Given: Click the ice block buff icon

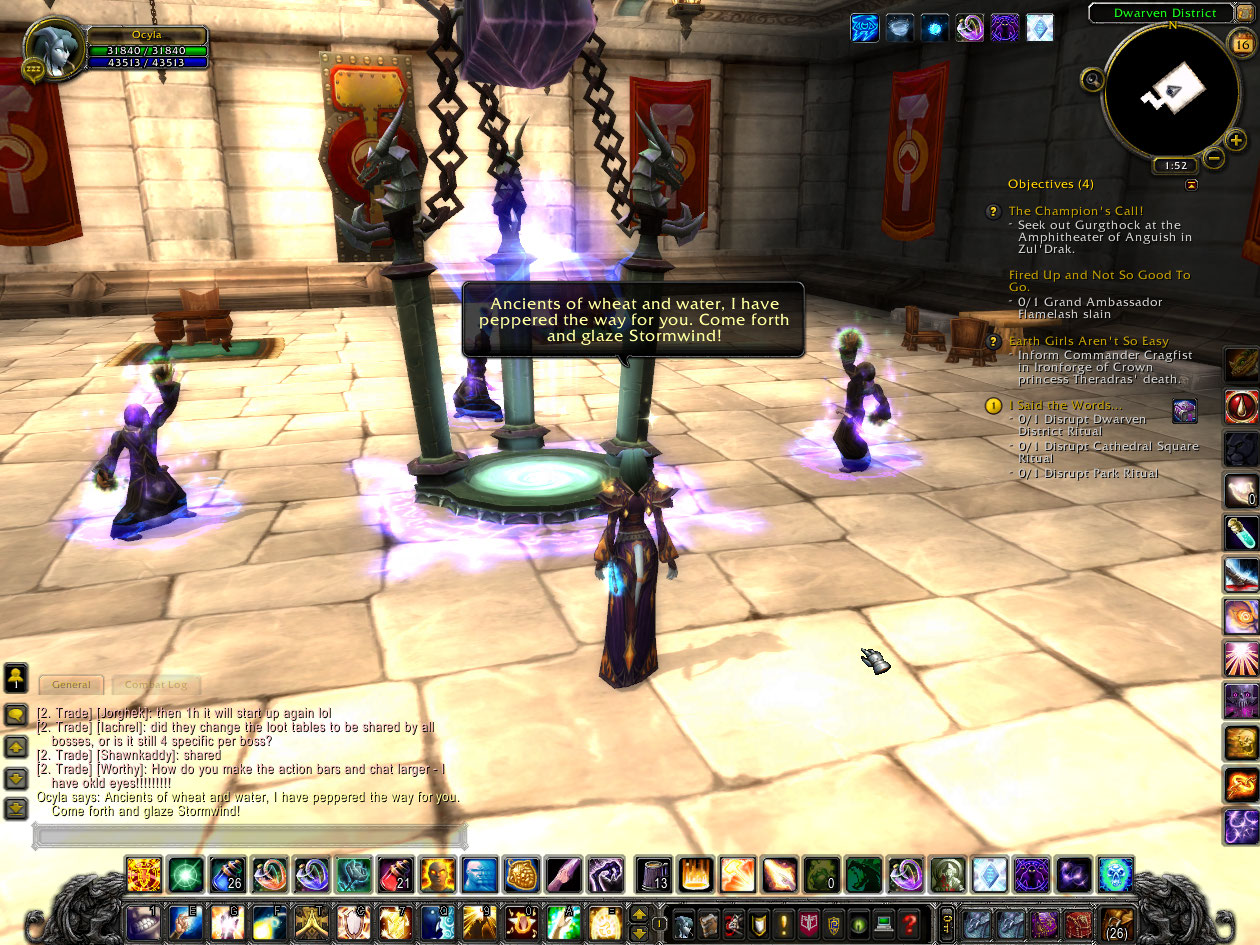Looking at the screenshot, I should pyautogui.click(x=1040, y=27).
